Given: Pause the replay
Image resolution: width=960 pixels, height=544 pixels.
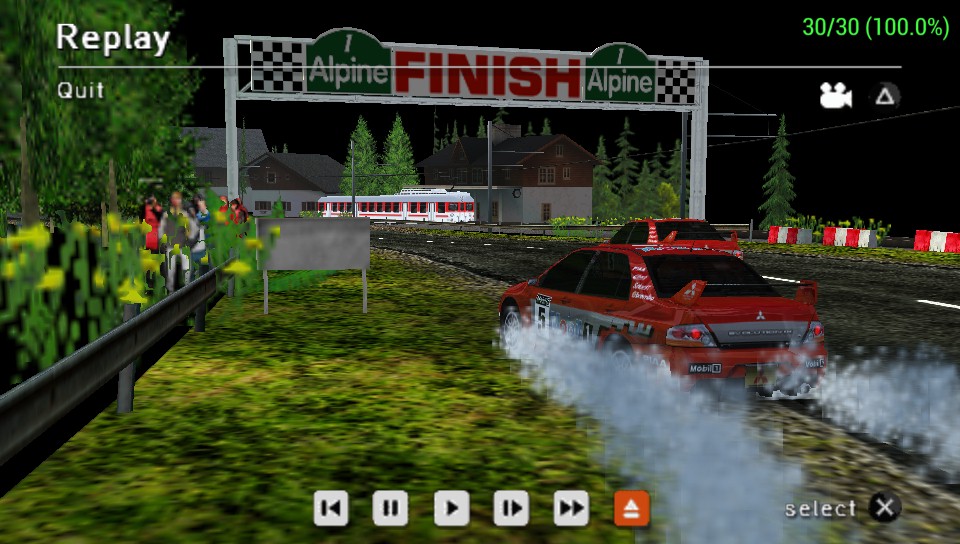Looking at the screenshot, I should pyautogui.click(x=390, y=508).
